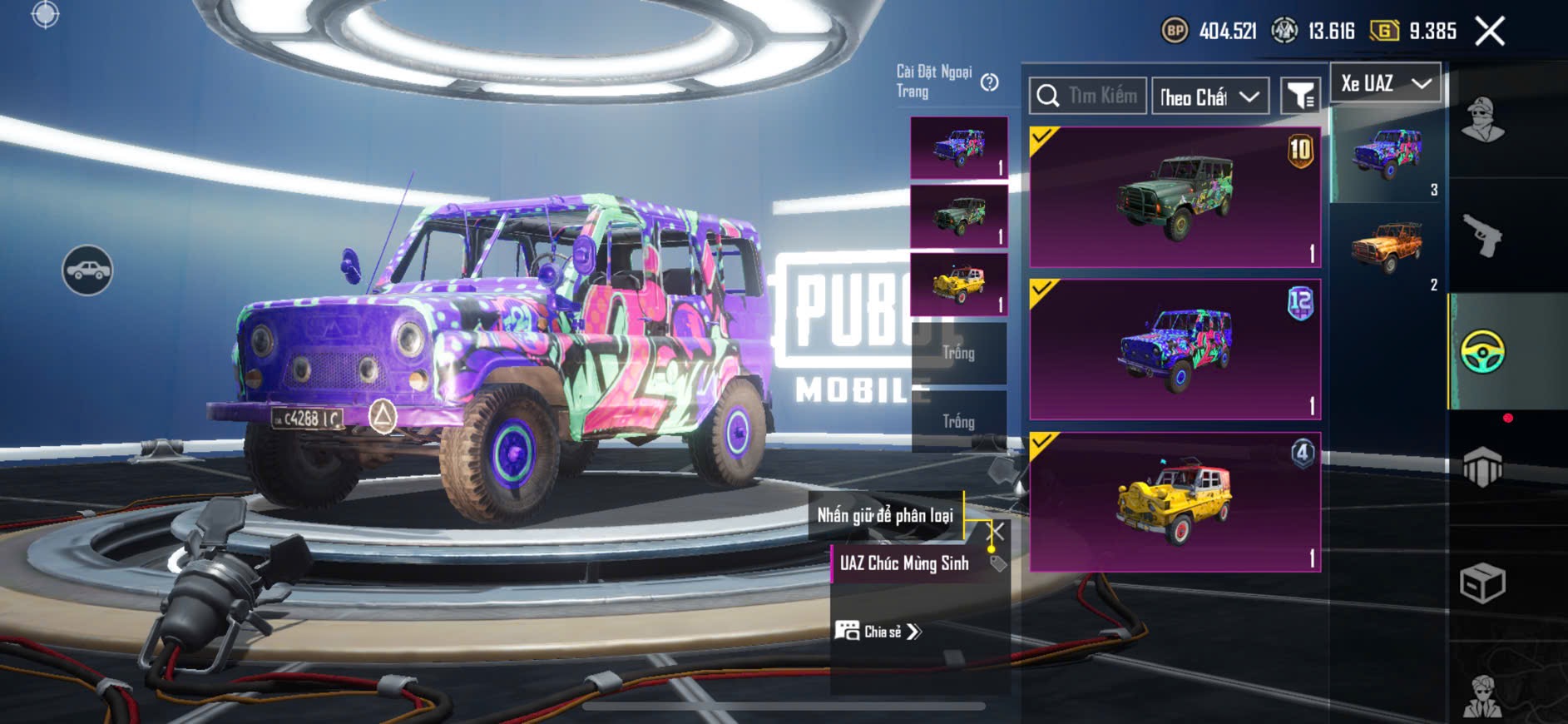Viewport: 1568px width, 724px height.
Task: Select the yellow birthday UAZ skin card
Action: click(1175, 502)
